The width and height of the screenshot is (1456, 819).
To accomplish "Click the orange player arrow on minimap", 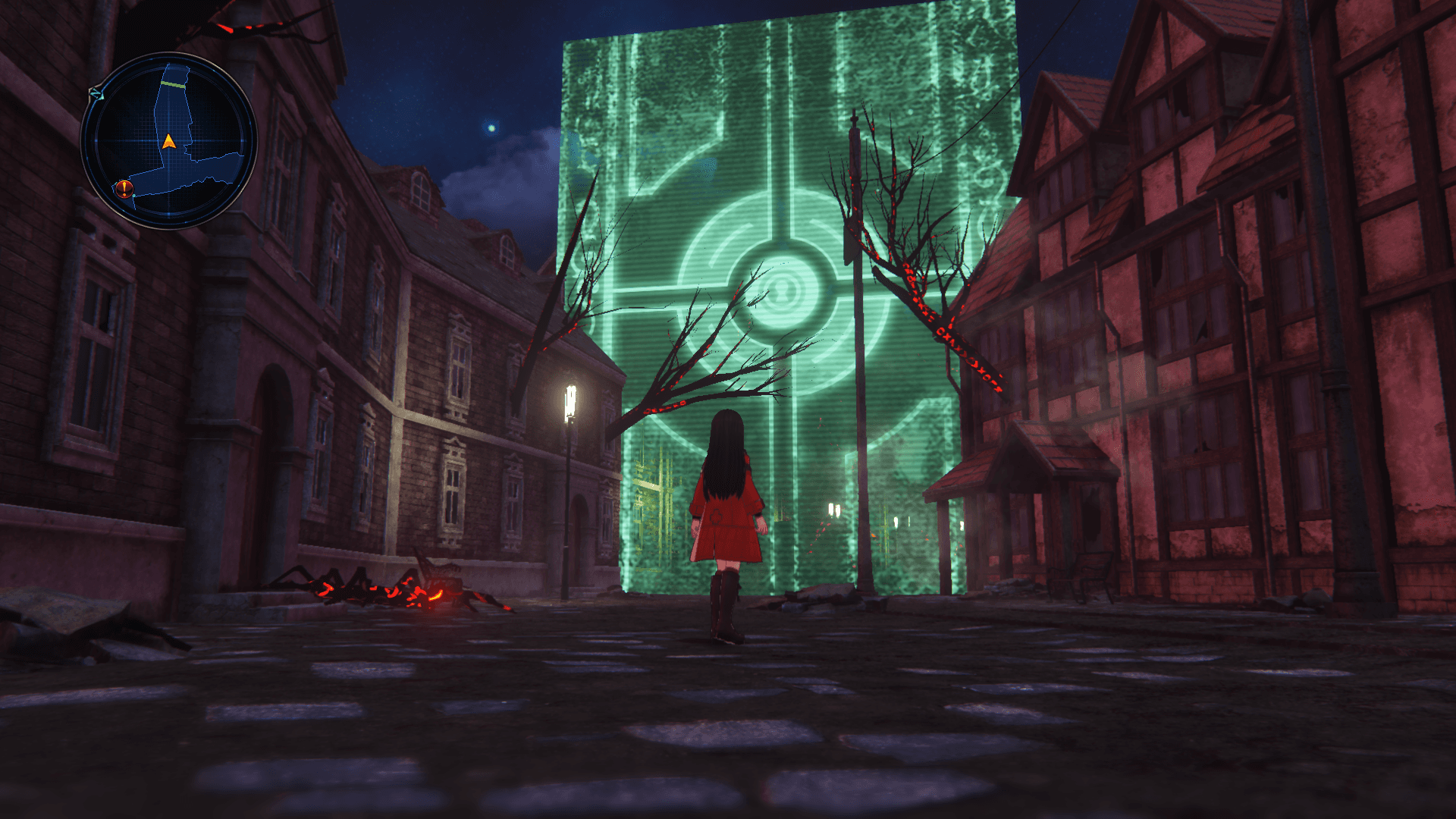I will (168, 141).
